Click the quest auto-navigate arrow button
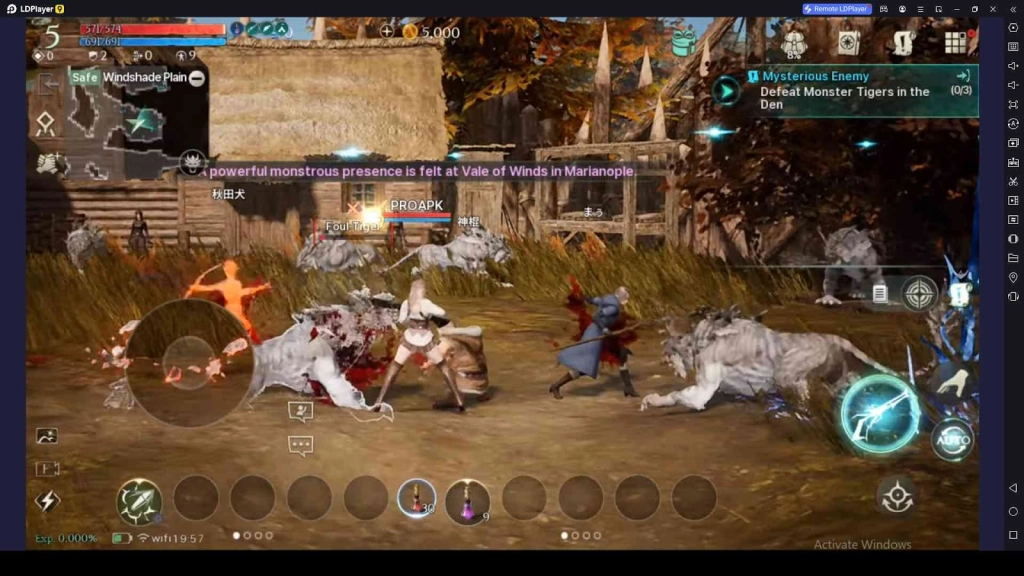Screen dimensions: 1024x576 point(726,91)
